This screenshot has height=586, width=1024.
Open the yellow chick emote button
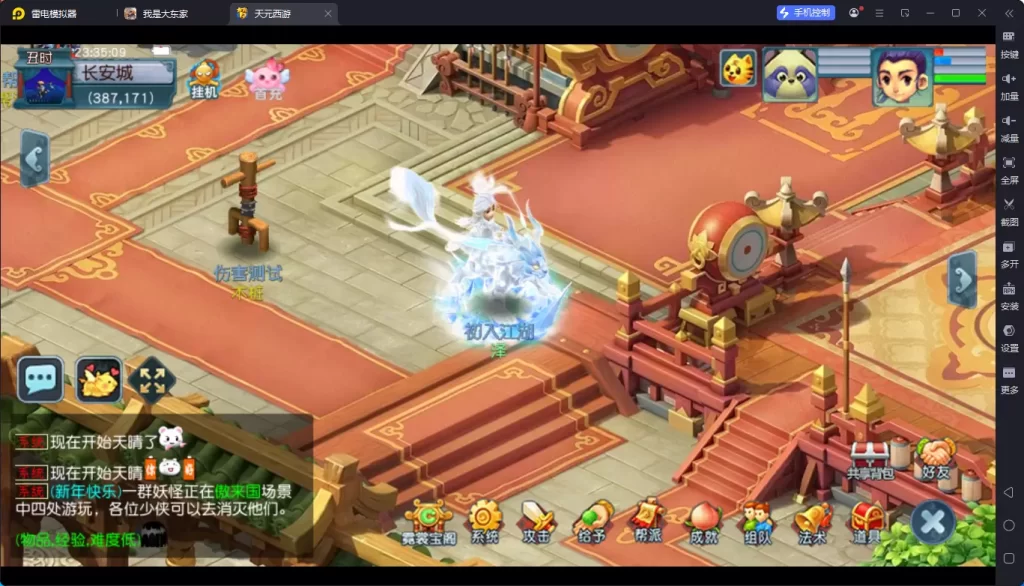pyautogui.click(x=99, y=380)
